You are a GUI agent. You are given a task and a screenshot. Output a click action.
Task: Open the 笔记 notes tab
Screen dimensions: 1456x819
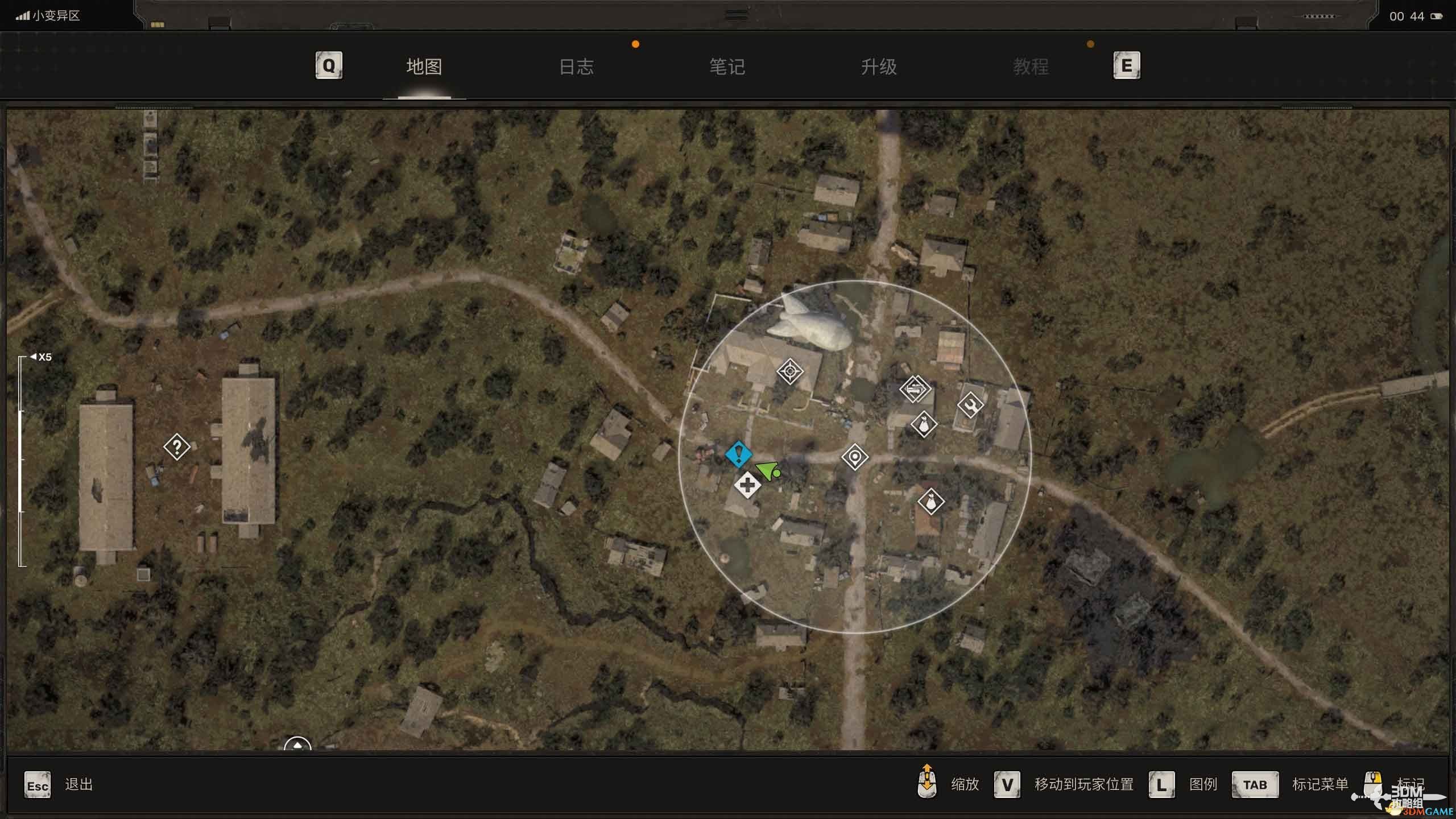click(727, 67)
